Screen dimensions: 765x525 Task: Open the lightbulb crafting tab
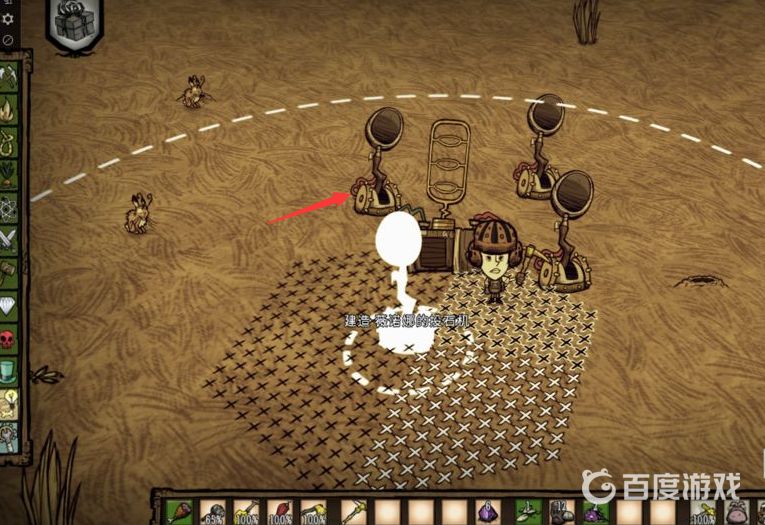pyautogui.click(x=8, y=403)
